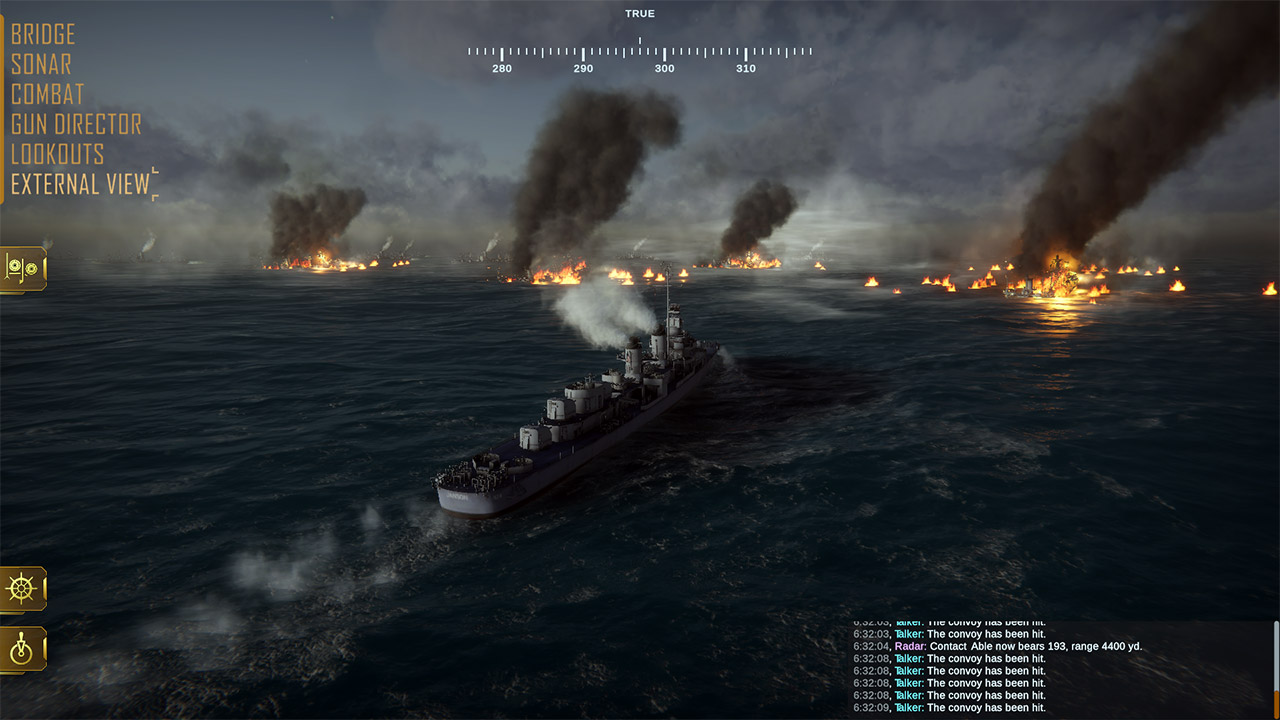Open the Sonar station
Viewport: 1280px width, 720px height.
(41, 64)
